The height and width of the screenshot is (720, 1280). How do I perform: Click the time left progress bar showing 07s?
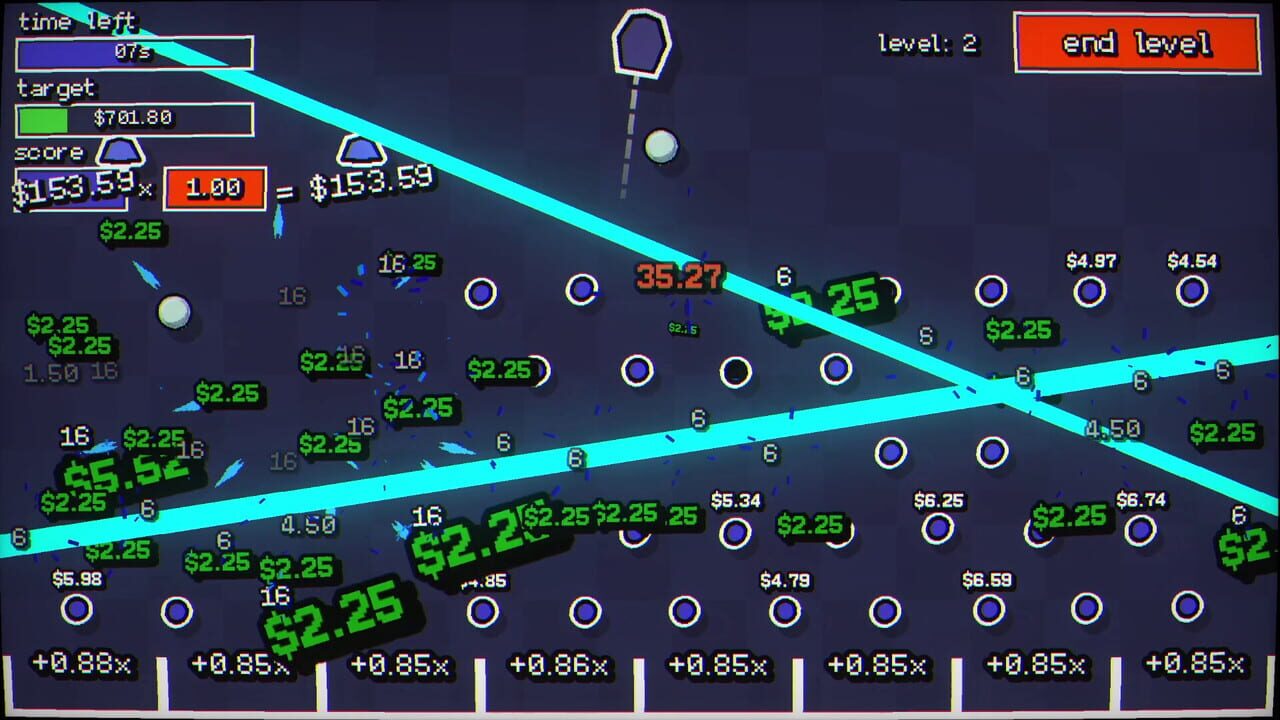coord(134,55)
